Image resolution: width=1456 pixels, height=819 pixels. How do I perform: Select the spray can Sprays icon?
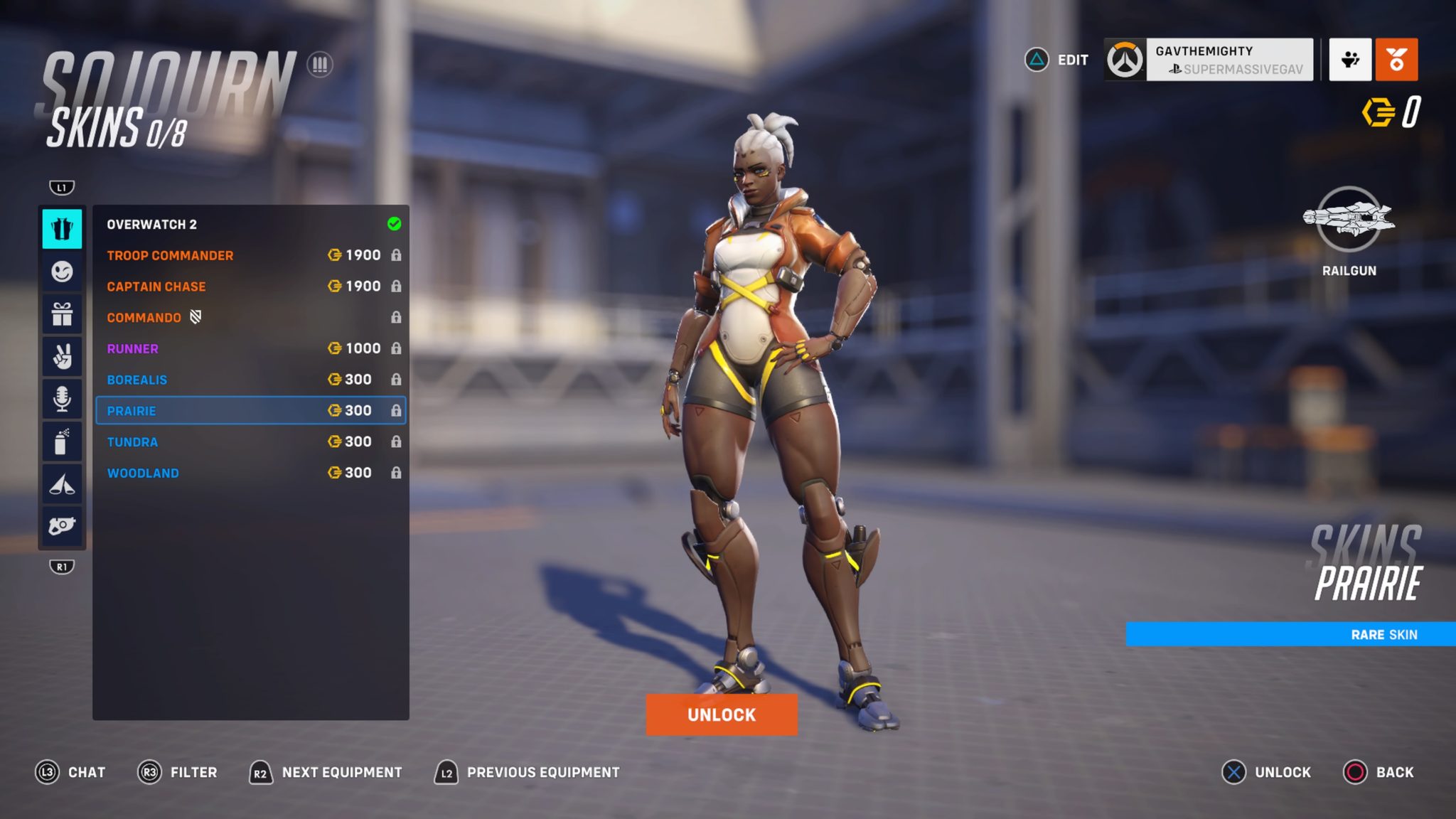pos(63,441)
